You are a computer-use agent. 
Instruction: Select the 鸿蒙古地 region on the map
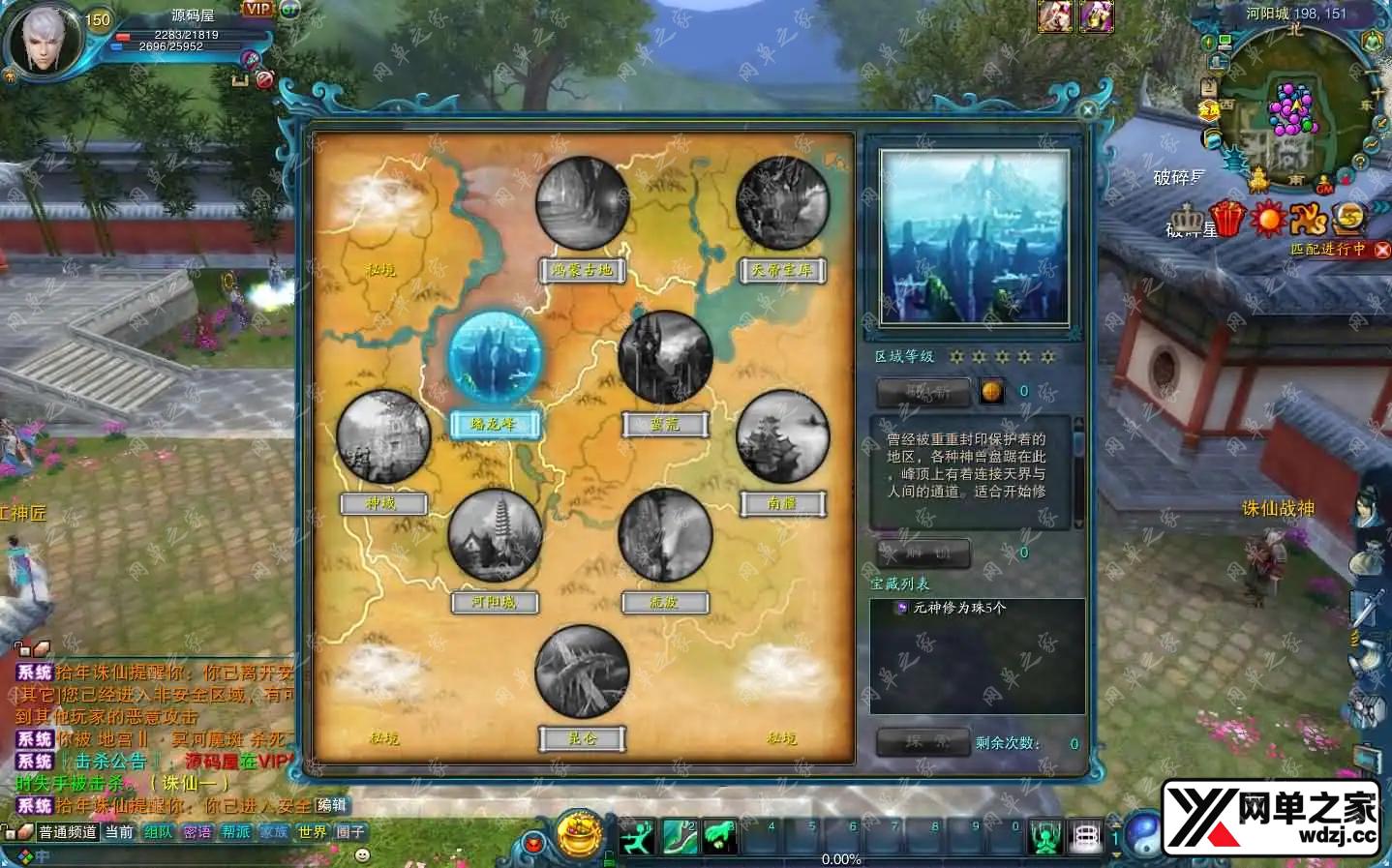[x=582, y=204]
